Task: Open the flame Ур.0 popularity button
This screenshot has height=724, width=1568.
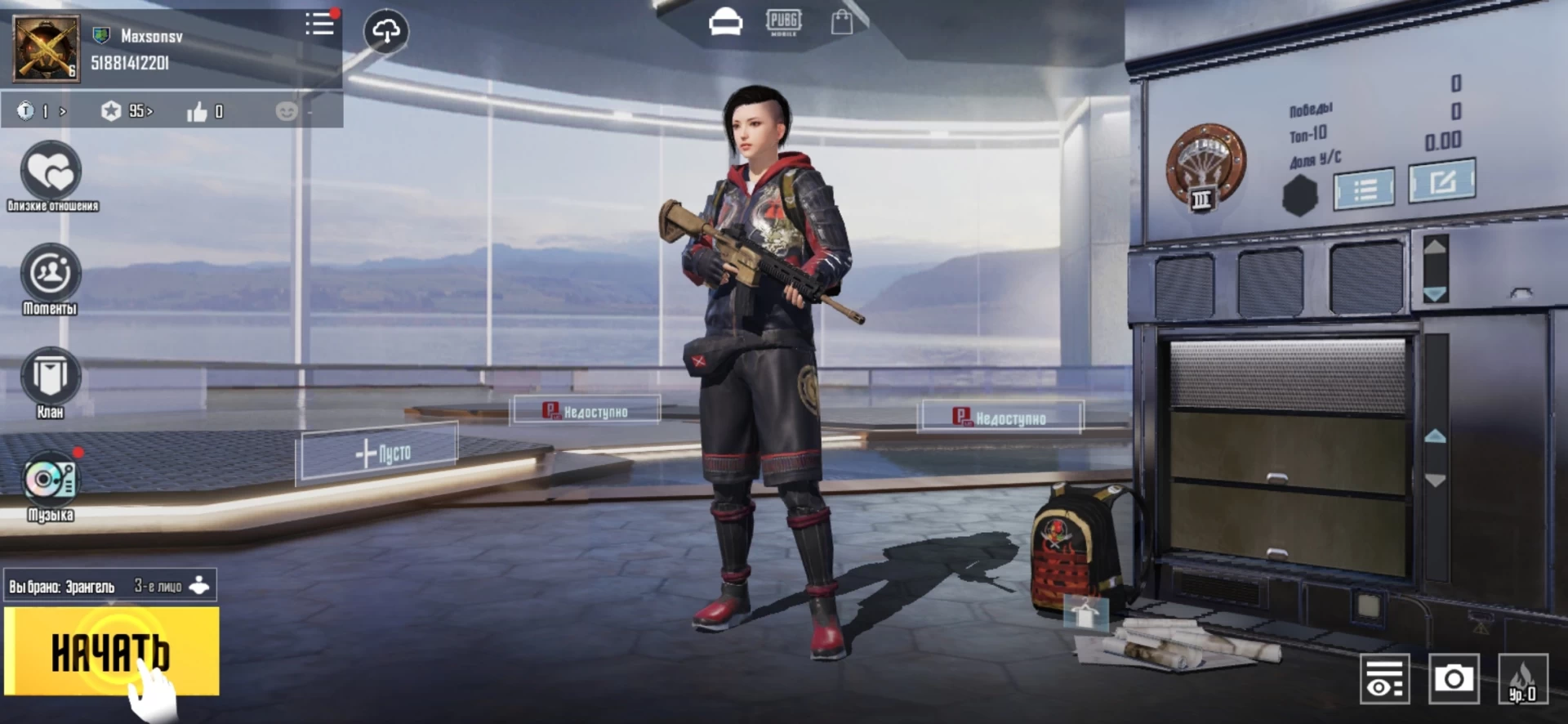Action: click(x=1522, y=679)
